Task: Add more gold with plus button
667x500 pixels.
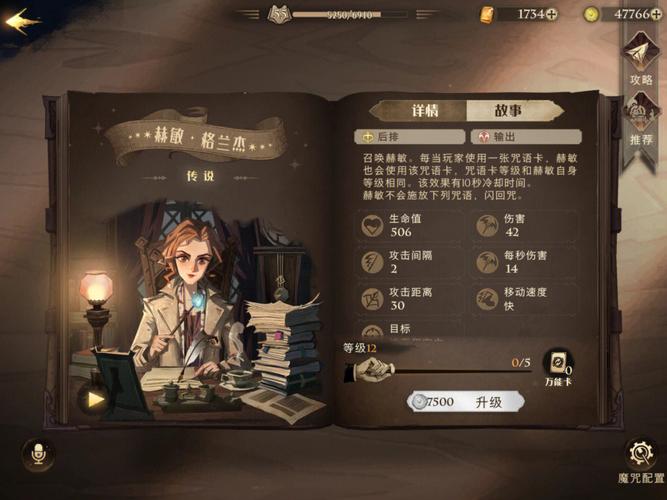Action: 552,14
